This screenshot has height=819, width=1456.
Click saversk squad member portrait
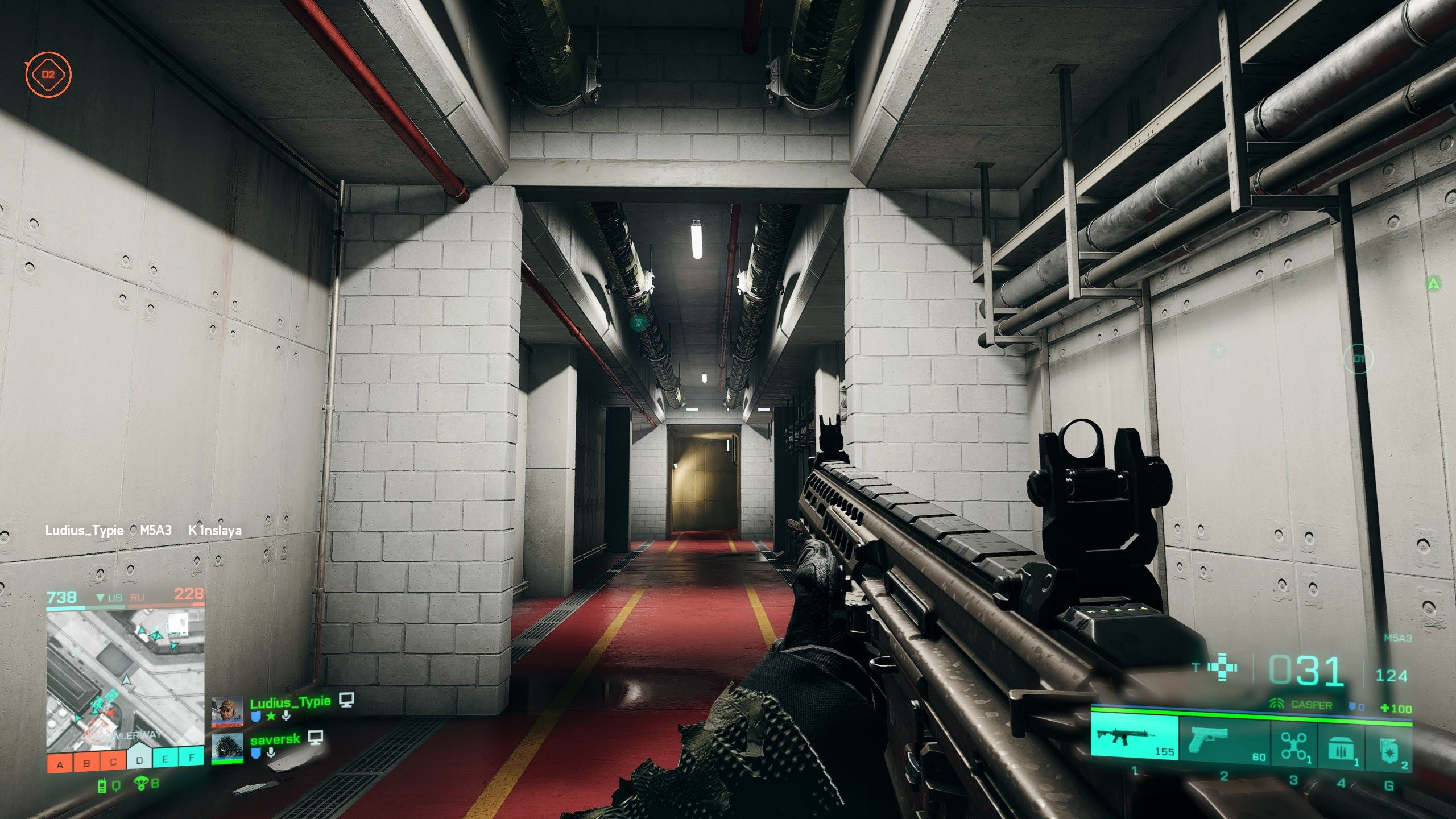pos(227,748)
